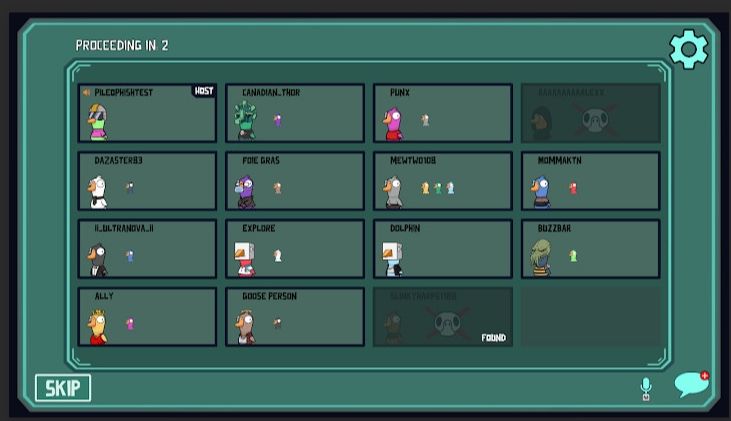Toggle the microphone
Screen dimensions: 731x421
tap(645, 388)
